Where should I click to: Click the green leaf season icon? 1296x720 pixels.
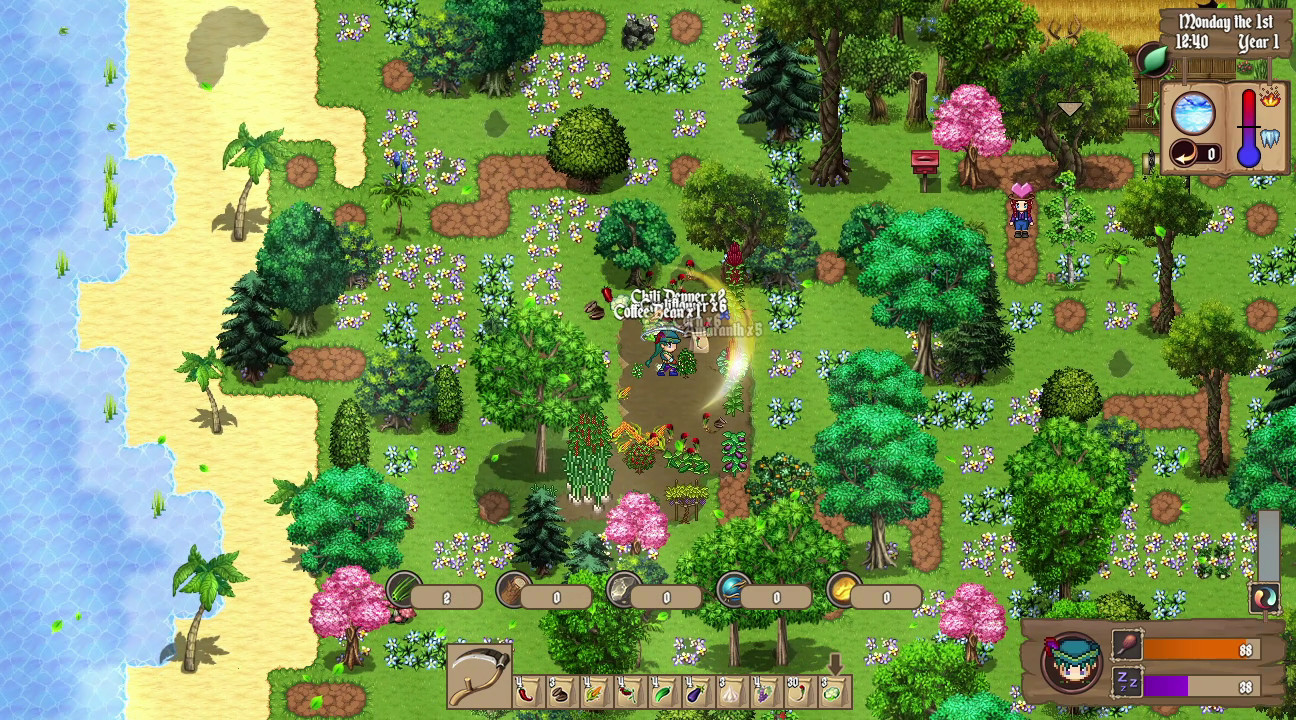click(x=1157, y=58)
